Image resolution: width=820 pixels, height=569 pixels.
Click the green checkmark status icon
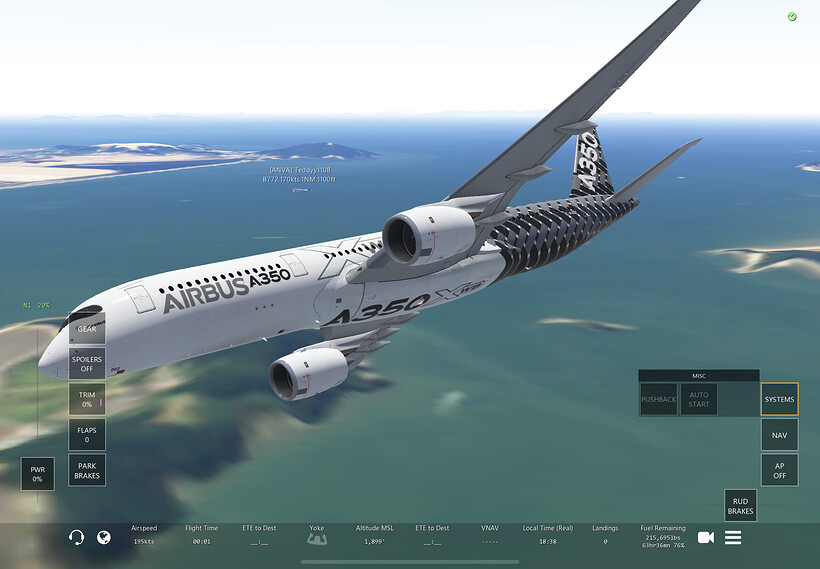point(792,17)
